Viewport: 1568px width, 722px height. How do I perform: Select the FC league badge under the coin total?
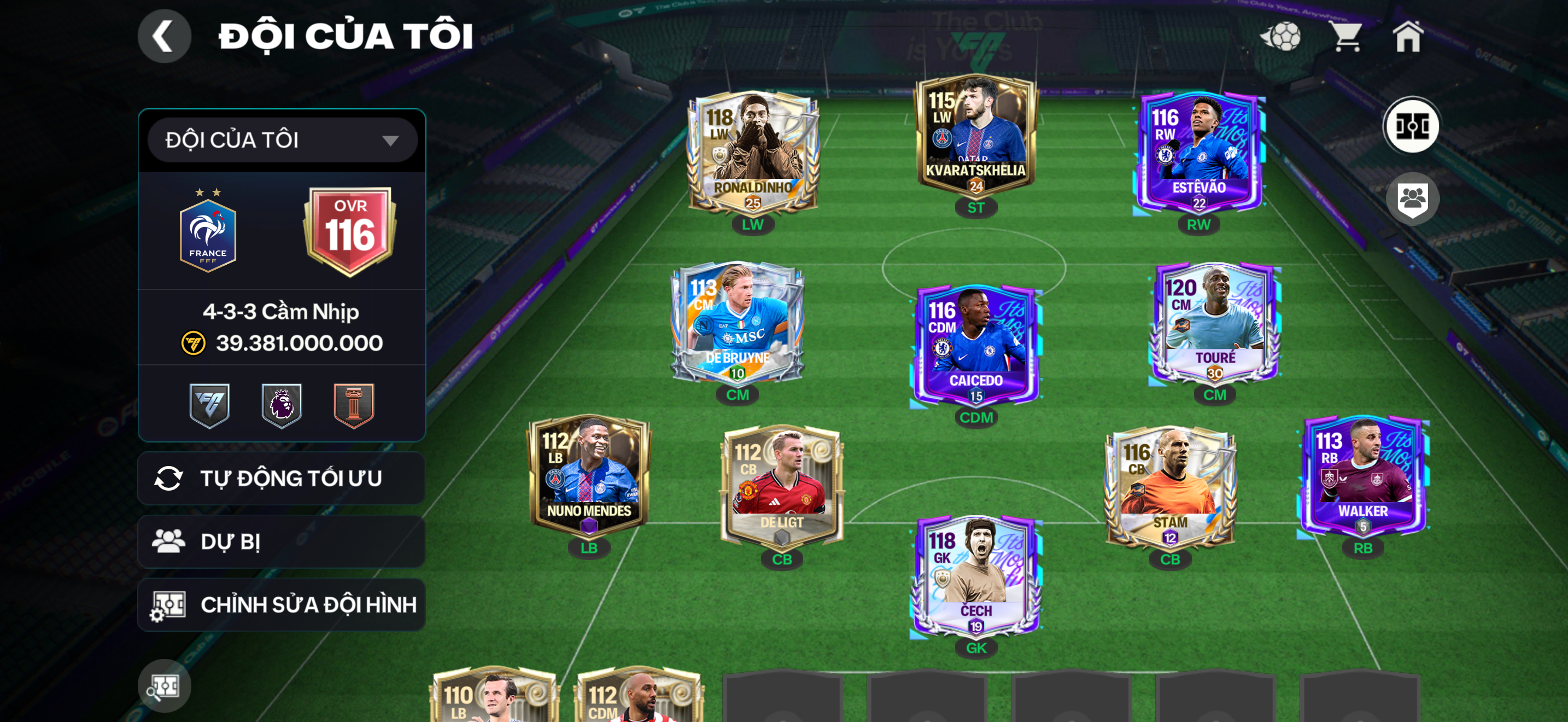coord(210,405)
